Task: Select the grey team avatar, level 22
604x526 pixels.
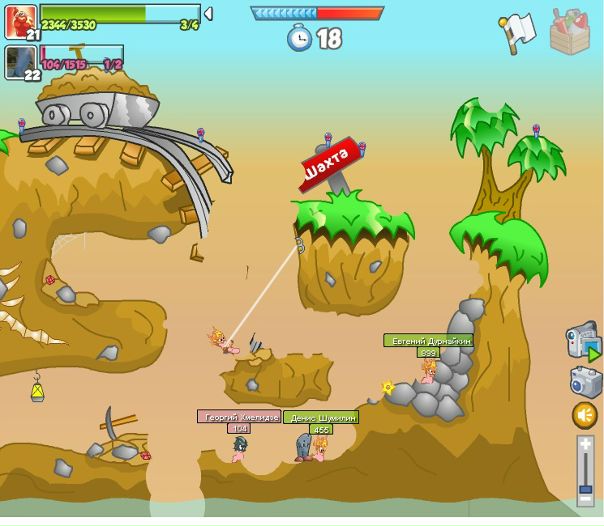Action: coord(20,62)
